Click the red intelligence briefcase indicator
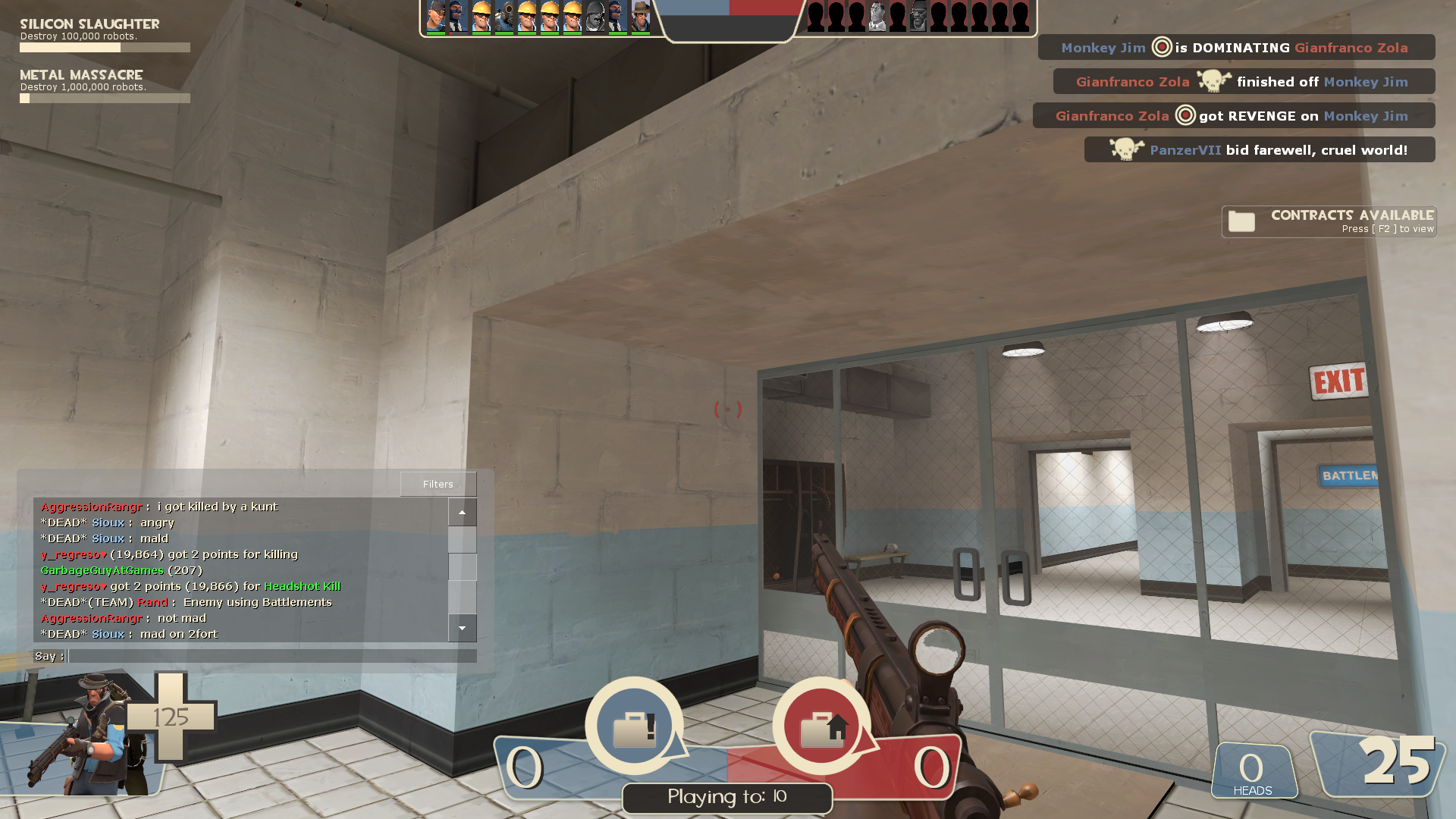The image size is (1456, 819). pyautogui.click(x=822, y=726)
